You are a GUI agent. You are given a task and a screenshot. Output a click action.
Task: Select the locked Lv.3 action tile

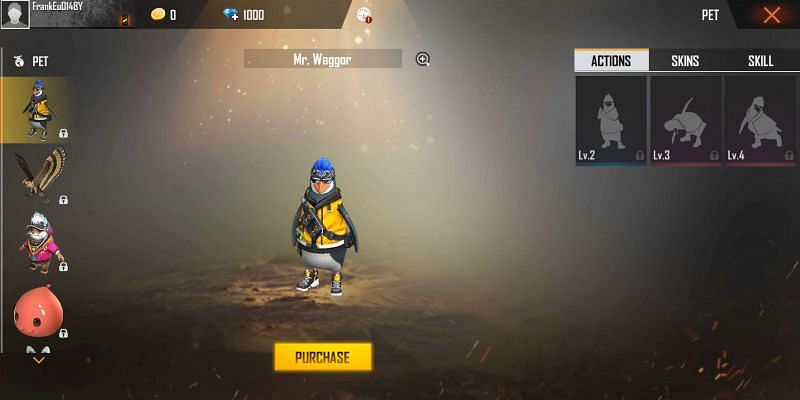(685, 120)
